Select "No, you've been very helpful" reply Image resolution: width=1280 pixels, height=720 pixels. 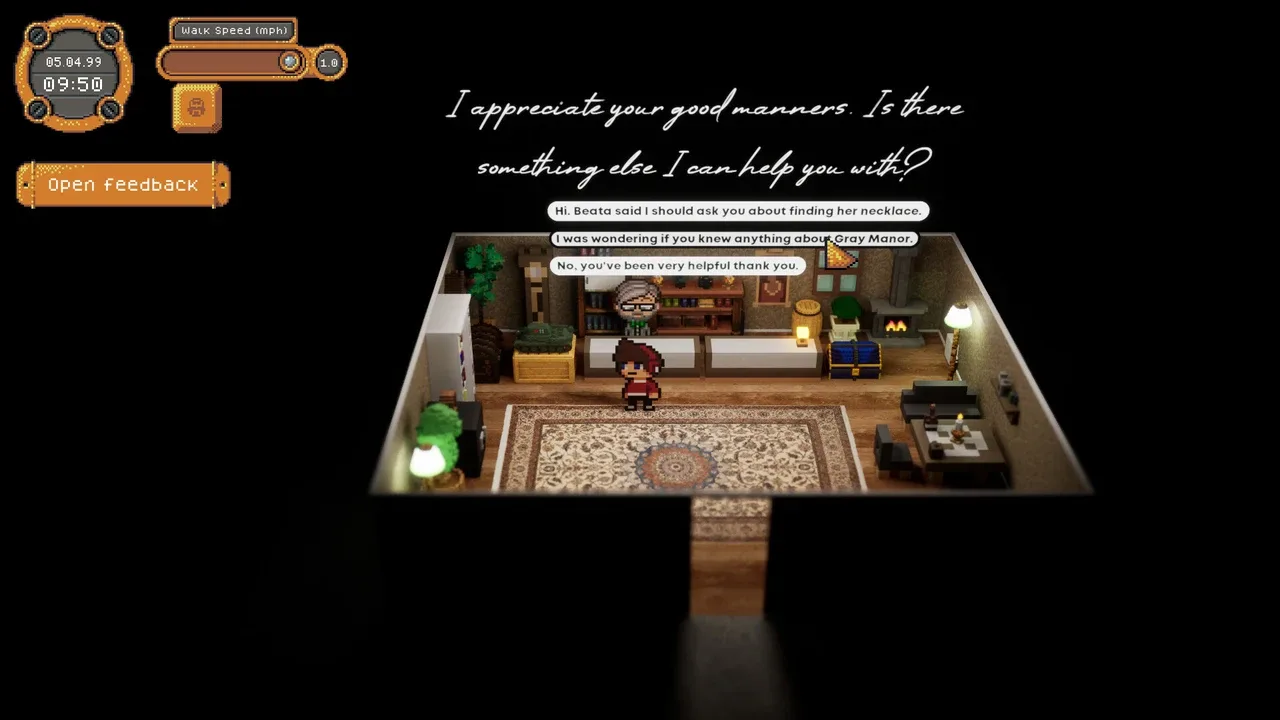click(678, 265)
